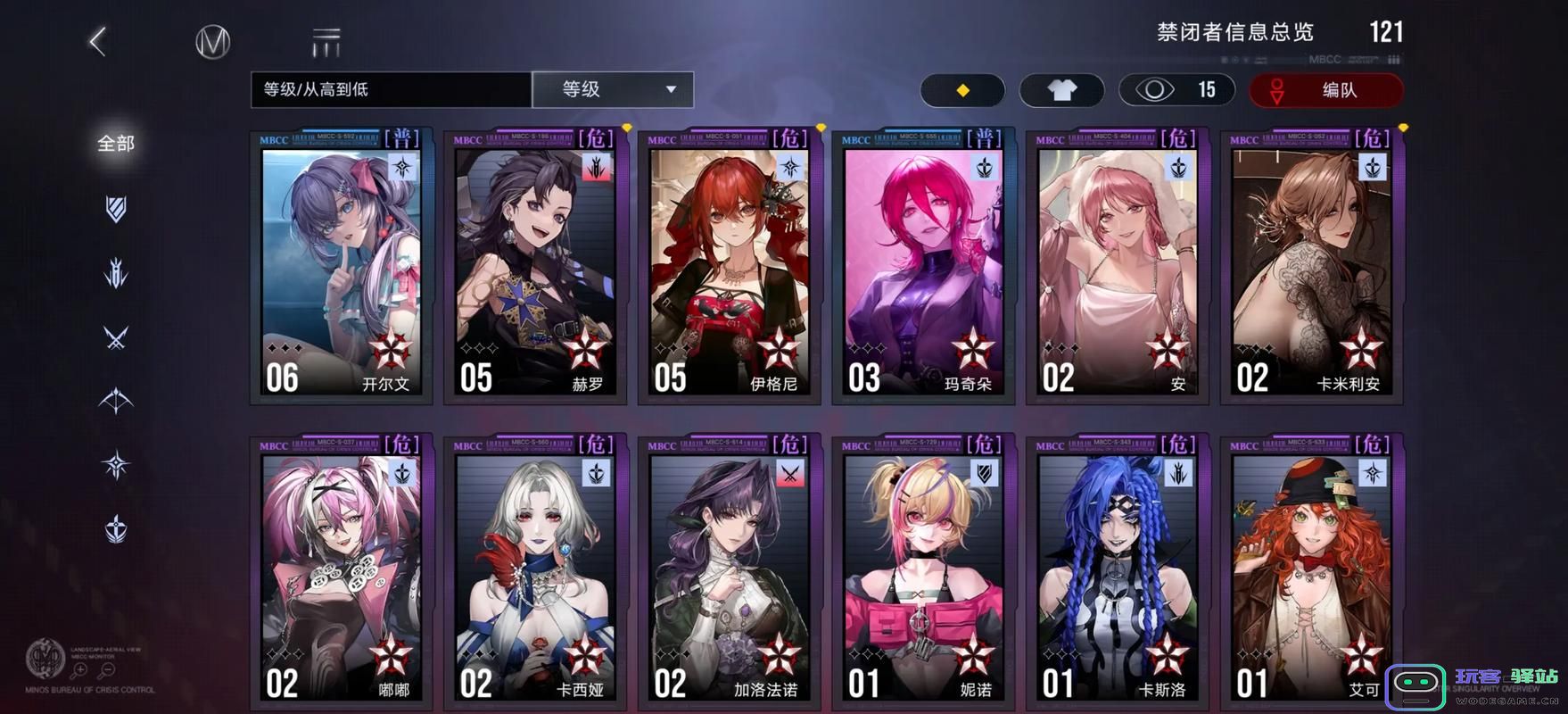Click the back arrow to return
This screenshot has width=1568, height=714.
pos(96,41)
